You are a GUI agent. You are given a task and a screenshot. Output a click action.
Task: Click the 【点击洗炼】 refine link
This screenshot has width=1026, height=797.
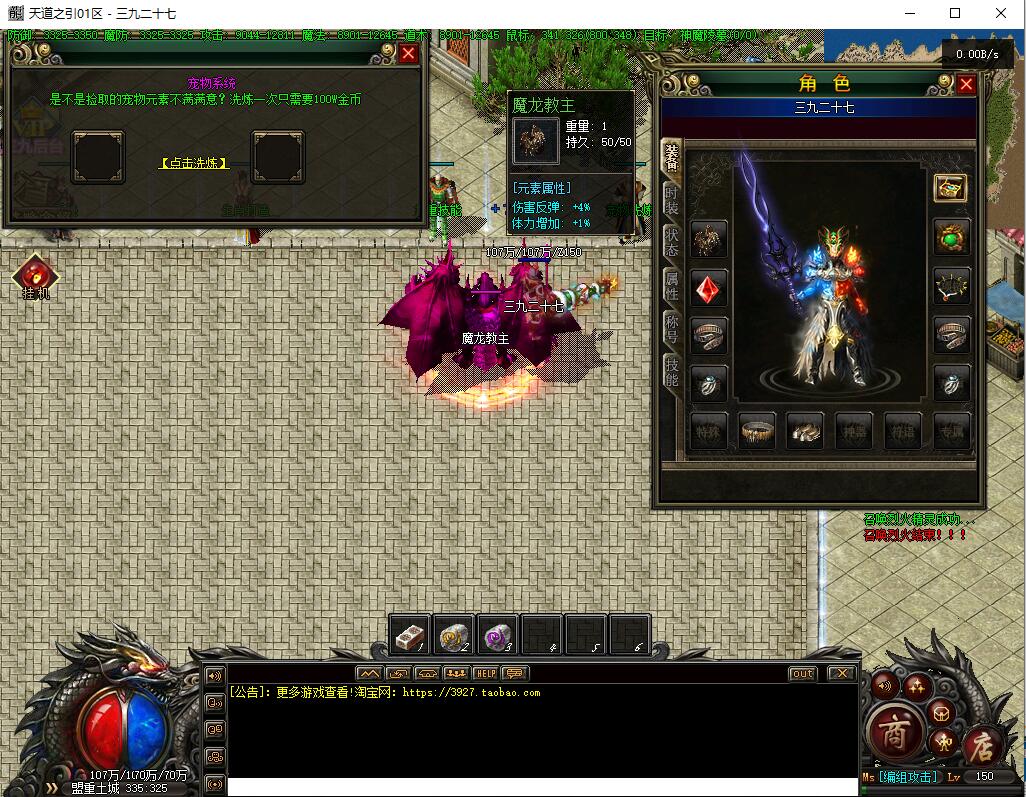(195, 163)
